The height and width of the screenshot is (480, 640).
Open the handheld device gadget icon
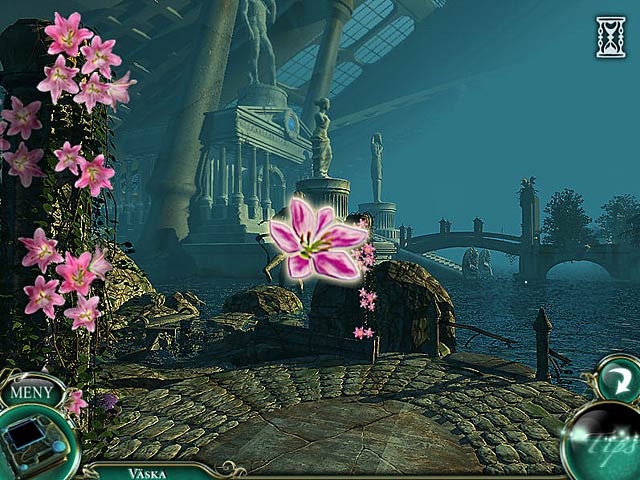(32, 440)
